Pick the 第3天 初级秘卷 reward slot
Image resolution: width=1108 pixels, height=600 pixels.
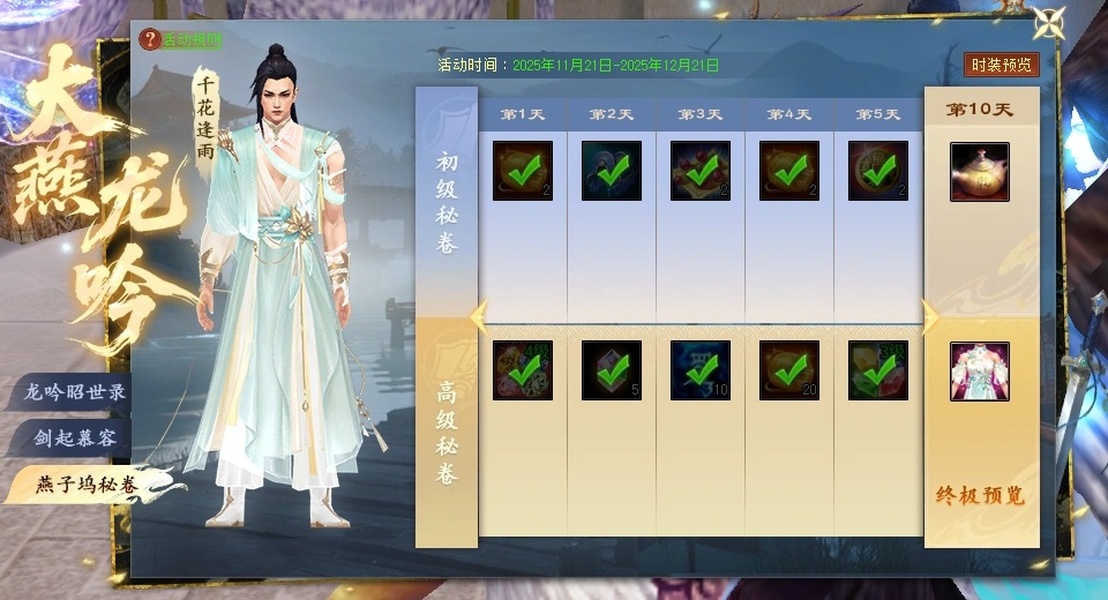(700, 171)
